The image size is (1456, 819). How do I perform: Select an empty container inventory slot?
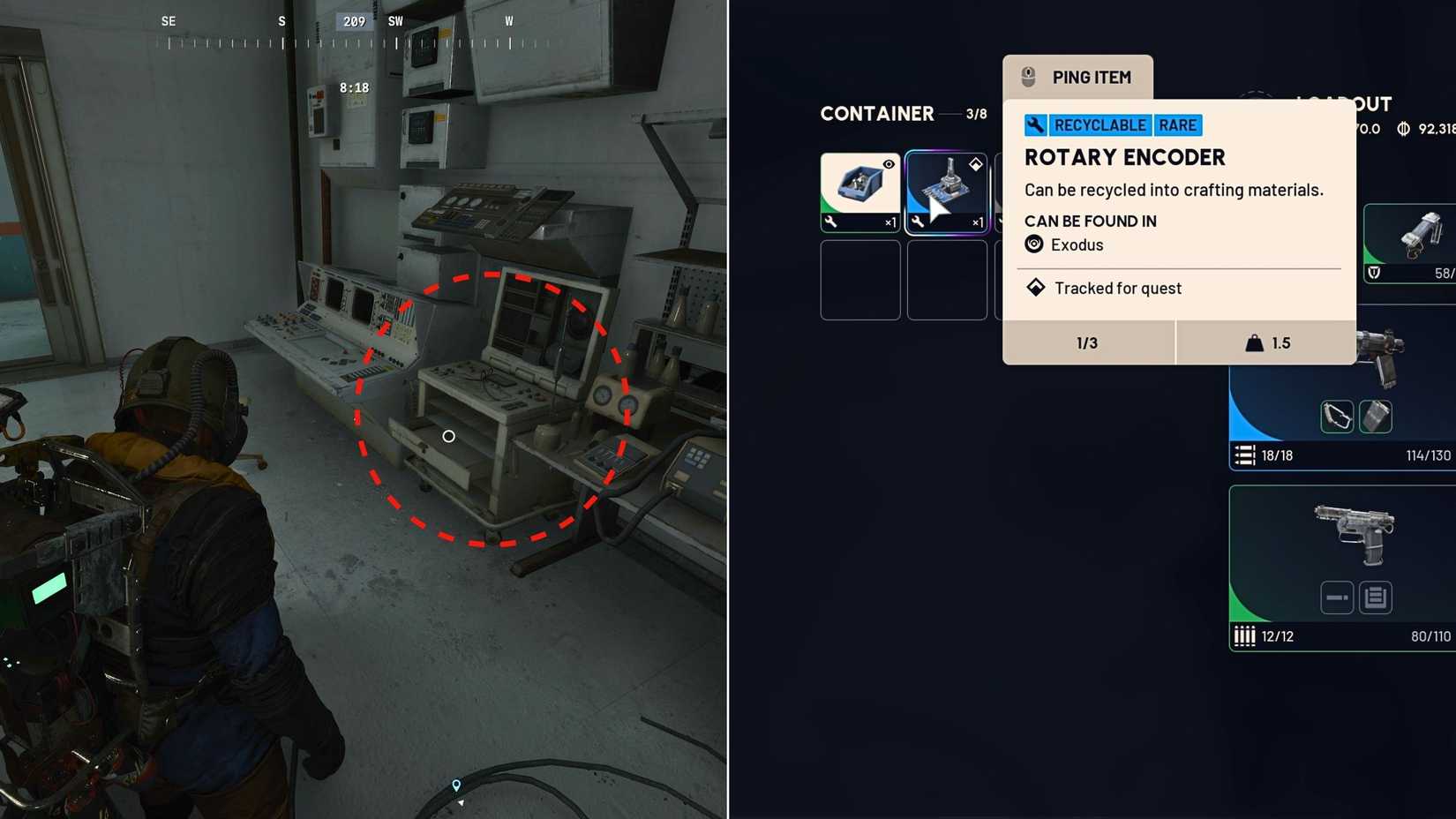[860, 280]
